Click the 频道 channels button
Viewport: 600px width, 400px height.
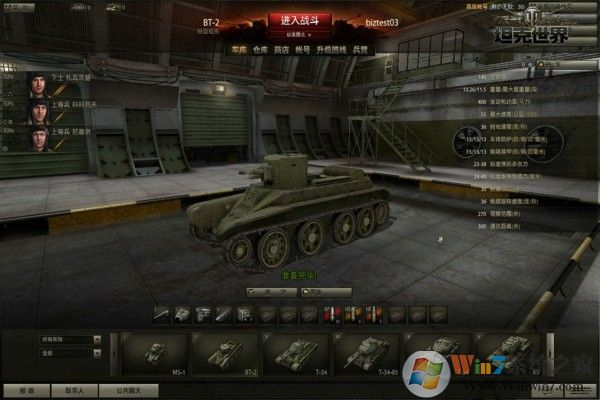coord(24,391)
